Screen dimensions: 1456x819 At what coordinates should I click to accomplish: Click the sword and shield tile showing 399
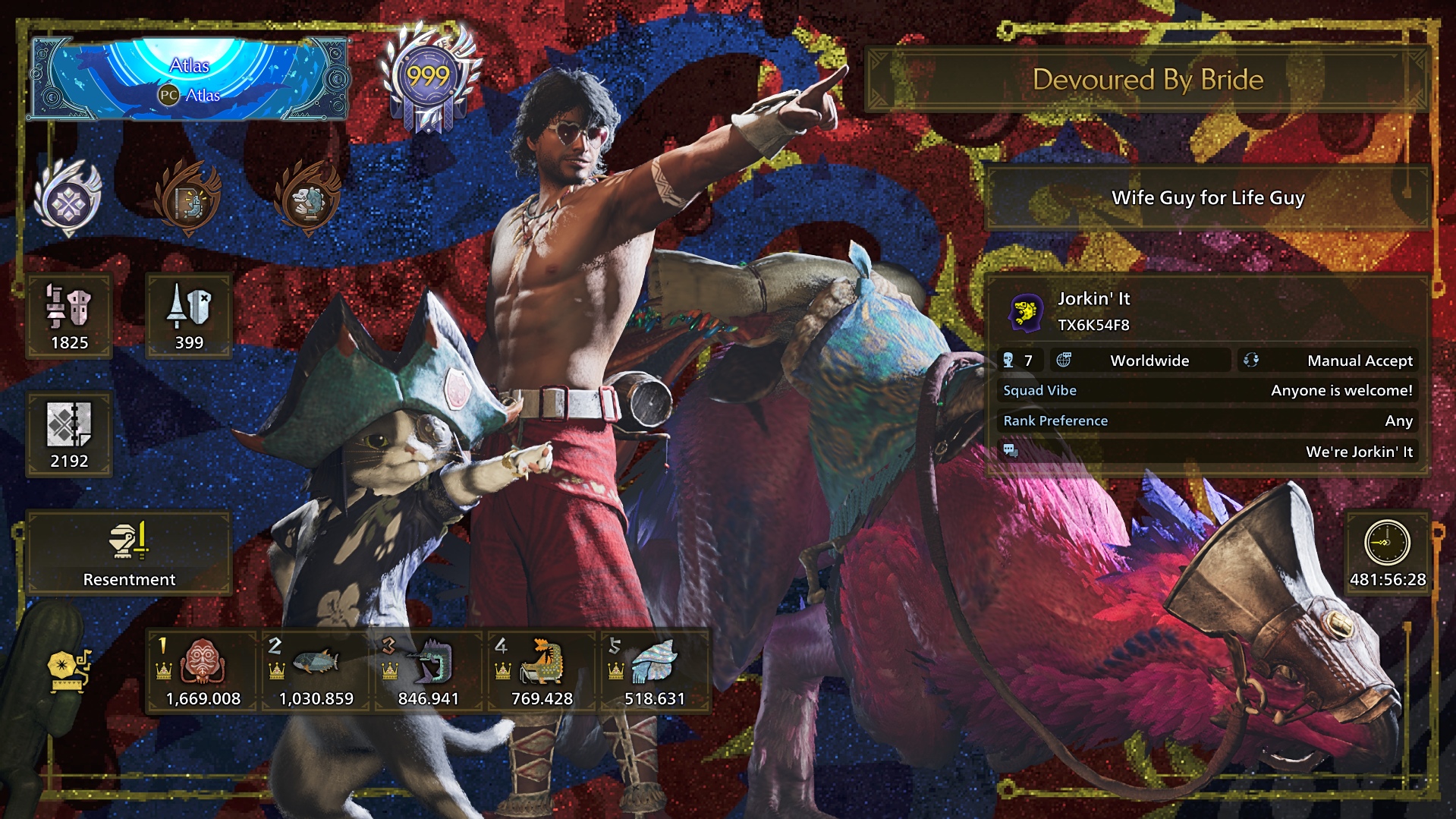[x=189, y=317]
